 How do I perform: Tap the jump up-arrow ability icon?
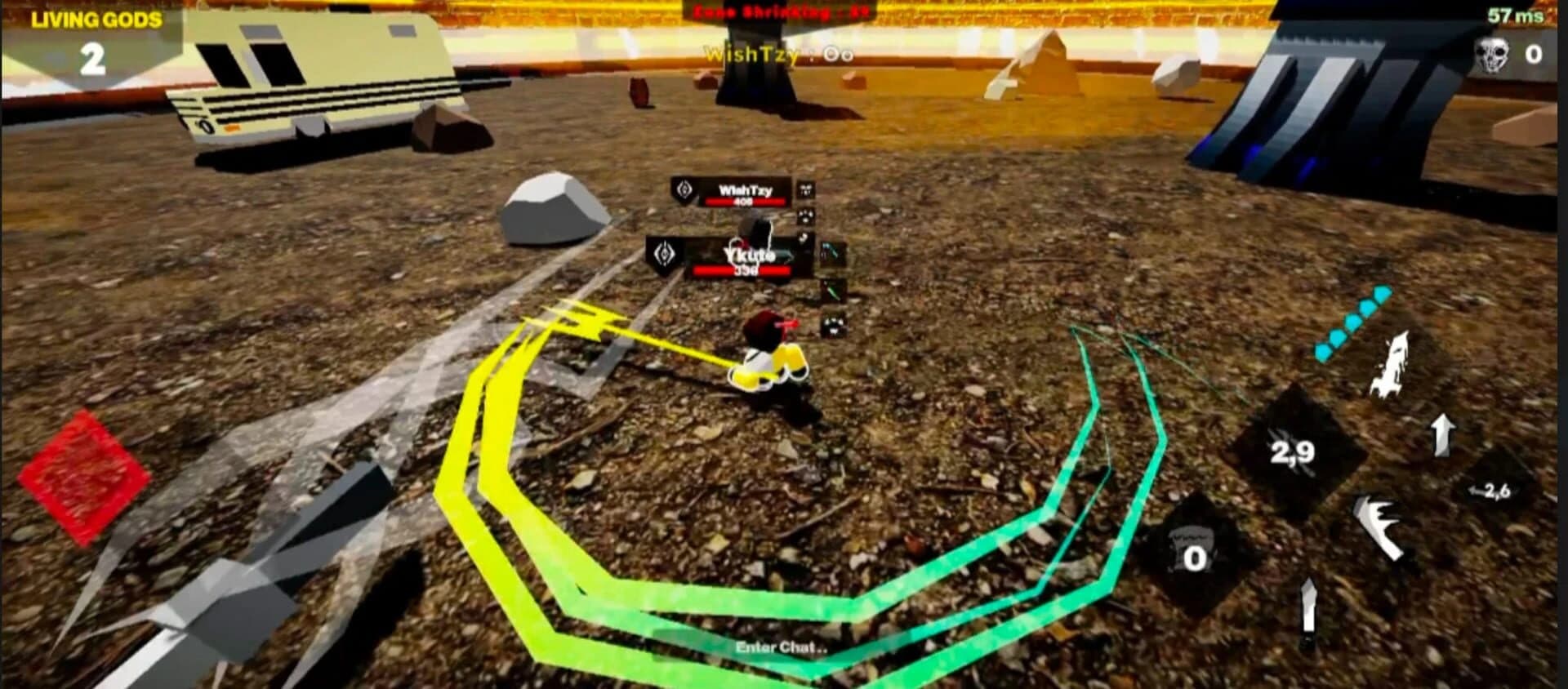tap(1441, 434)
